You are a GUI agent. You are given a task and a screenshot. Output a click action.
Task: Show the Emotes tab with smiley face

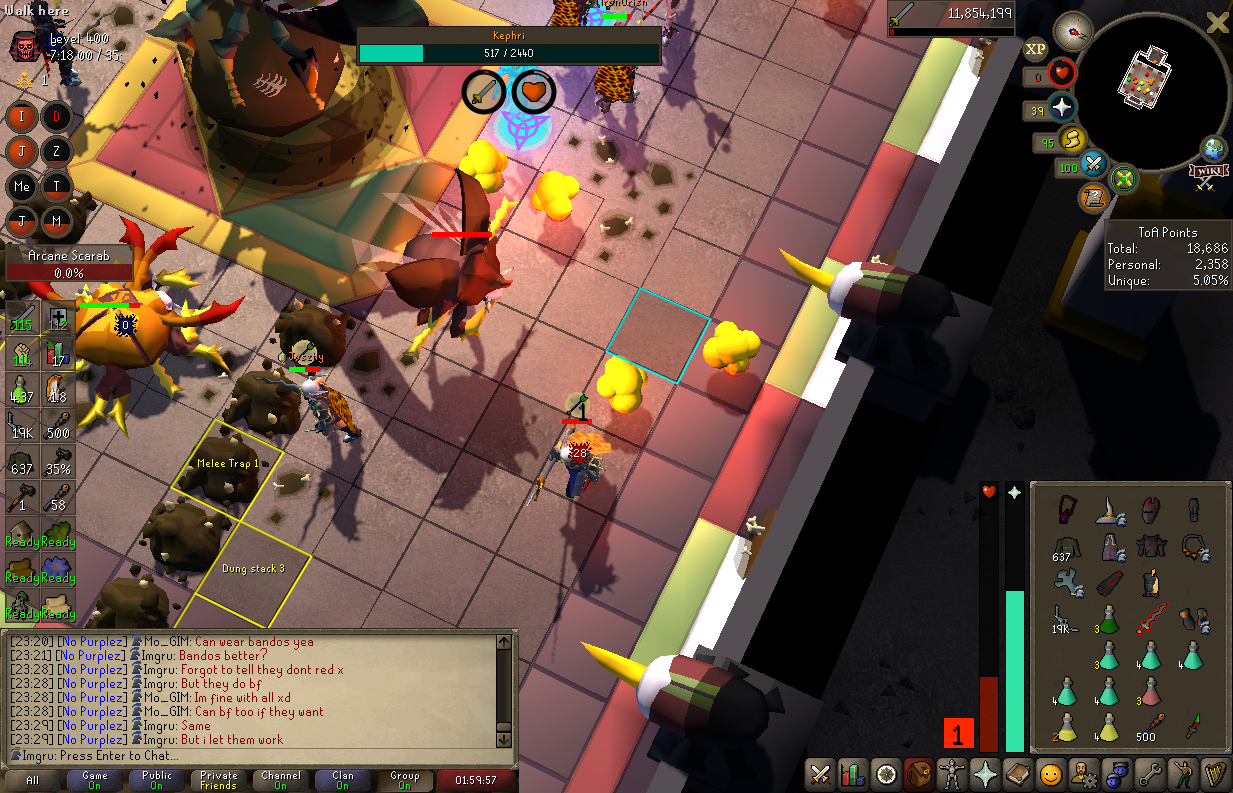pyautogui.click(x=1050, y=773)
